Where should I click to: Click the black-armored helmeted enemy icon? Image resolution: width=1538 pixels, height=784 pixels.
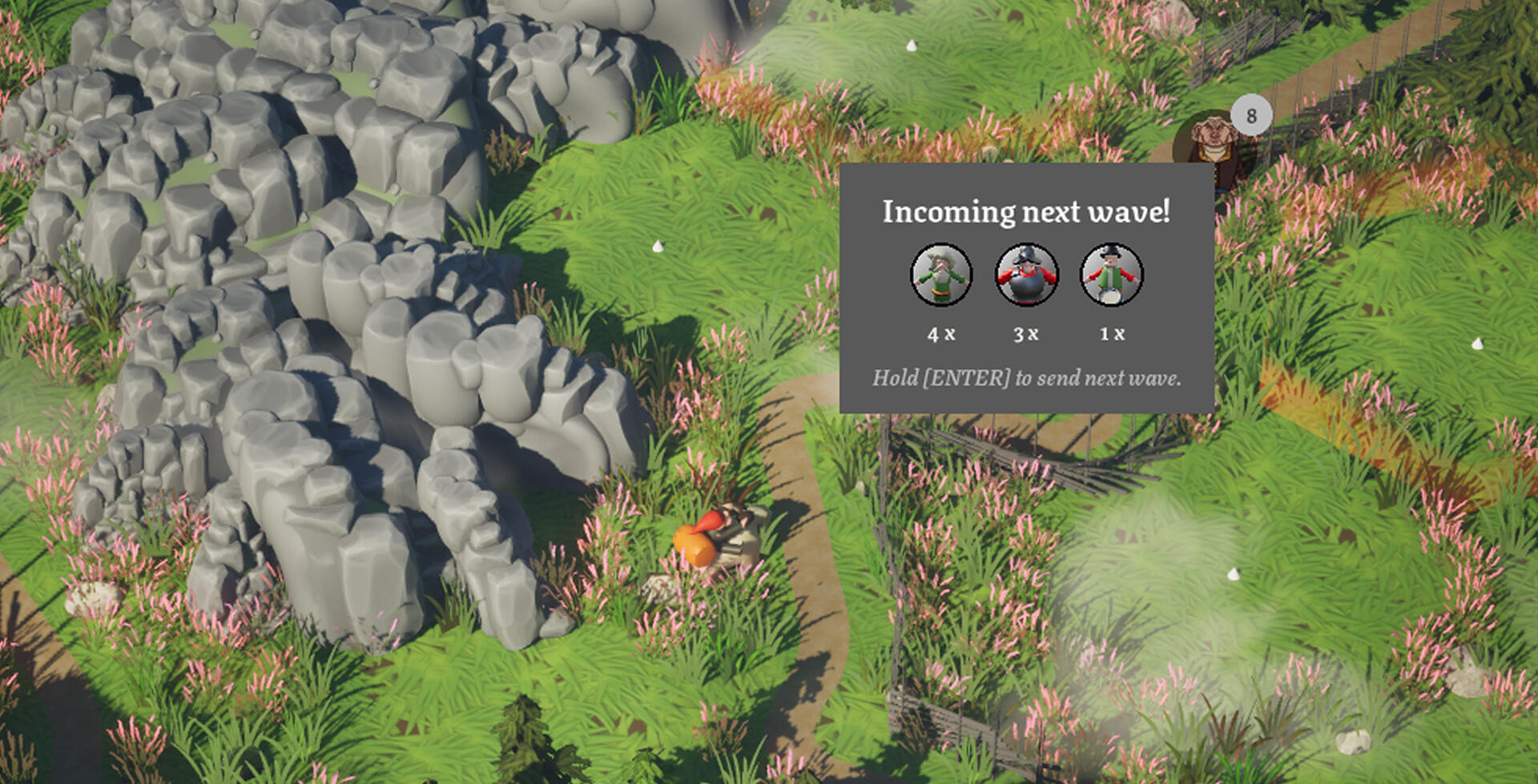click(1026, 275)
